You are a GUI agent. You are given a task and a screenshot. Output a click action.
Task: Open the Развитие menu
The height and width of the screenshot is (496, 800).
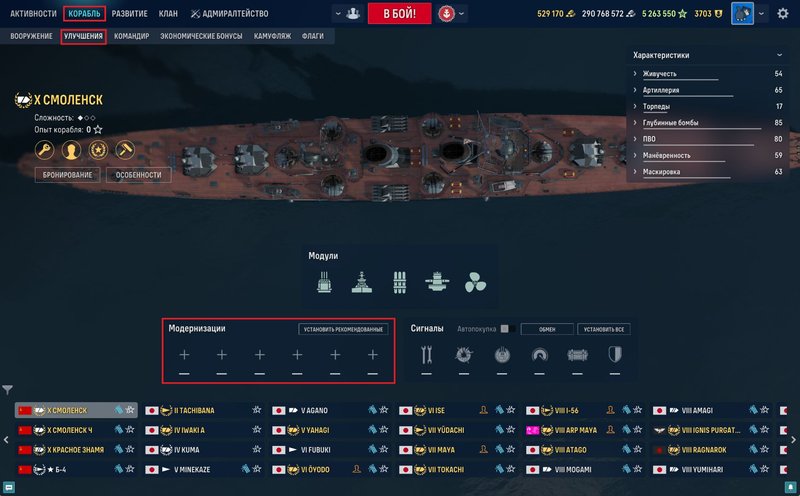coord(129,14)
